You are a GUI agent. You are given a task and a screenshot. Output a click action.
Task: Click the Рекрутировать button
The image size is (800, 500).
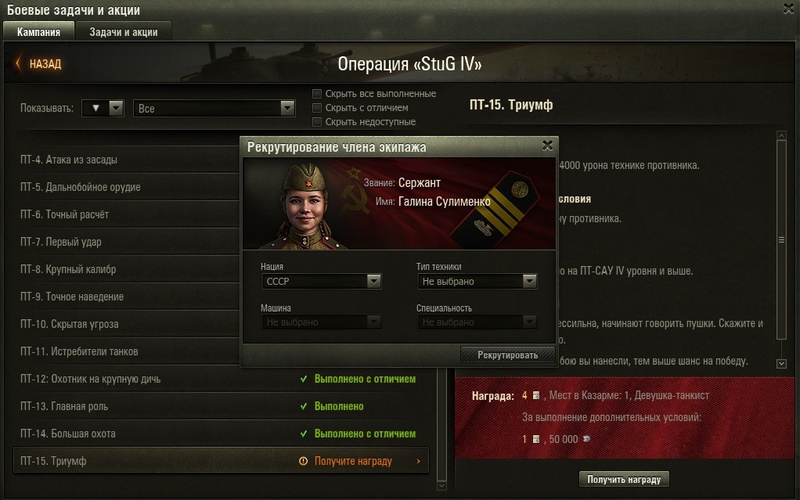point(507,355)
